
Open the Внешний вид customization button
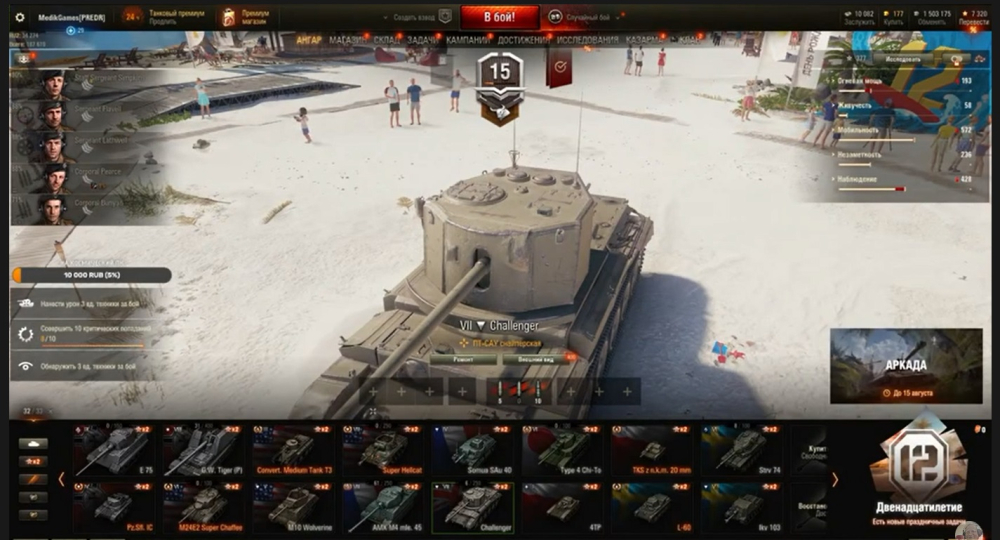coord(529,359)
